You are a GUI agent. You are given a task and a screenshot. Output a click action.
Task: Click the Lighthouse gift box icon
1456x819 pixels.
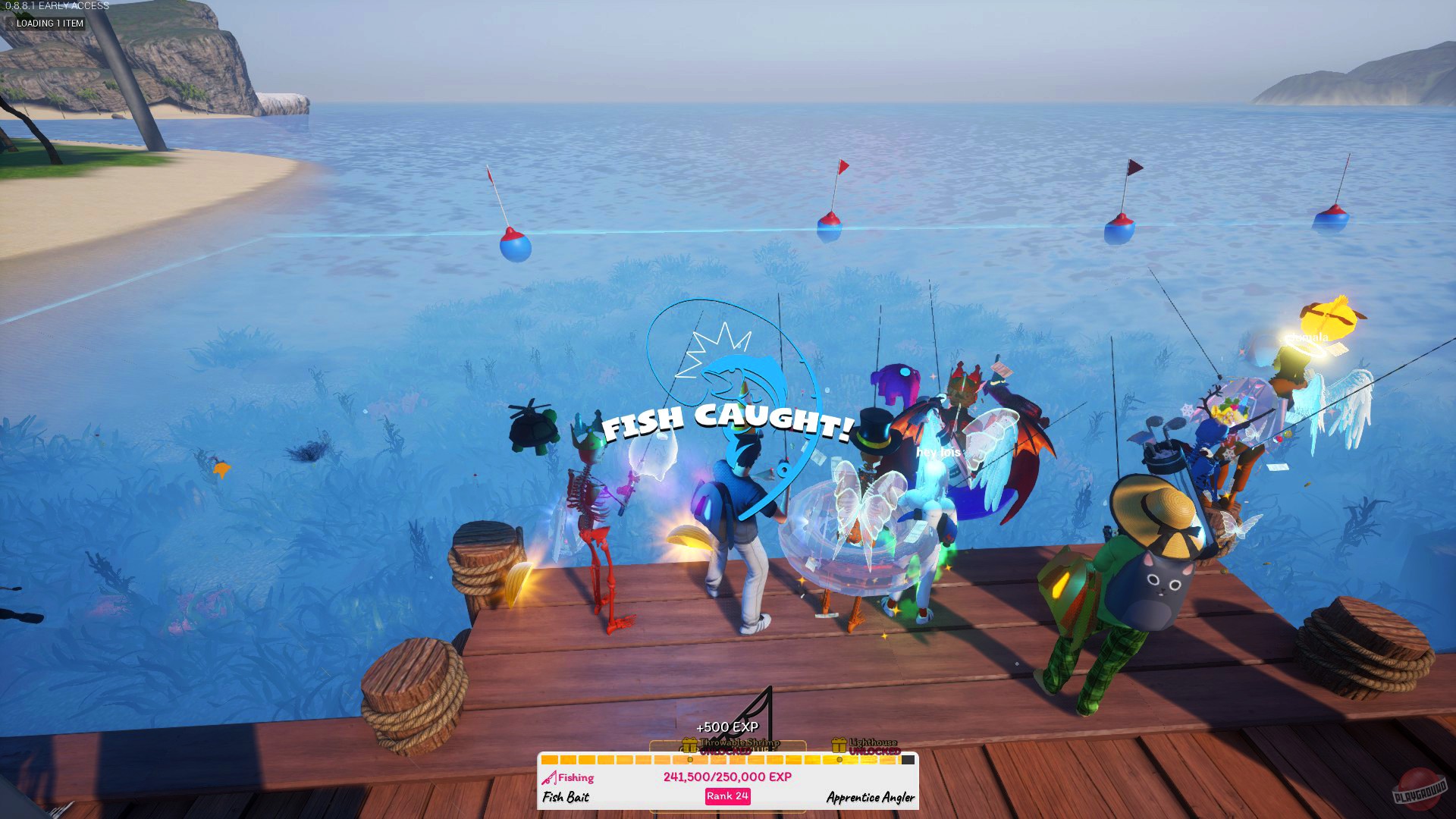pos(839,745)
